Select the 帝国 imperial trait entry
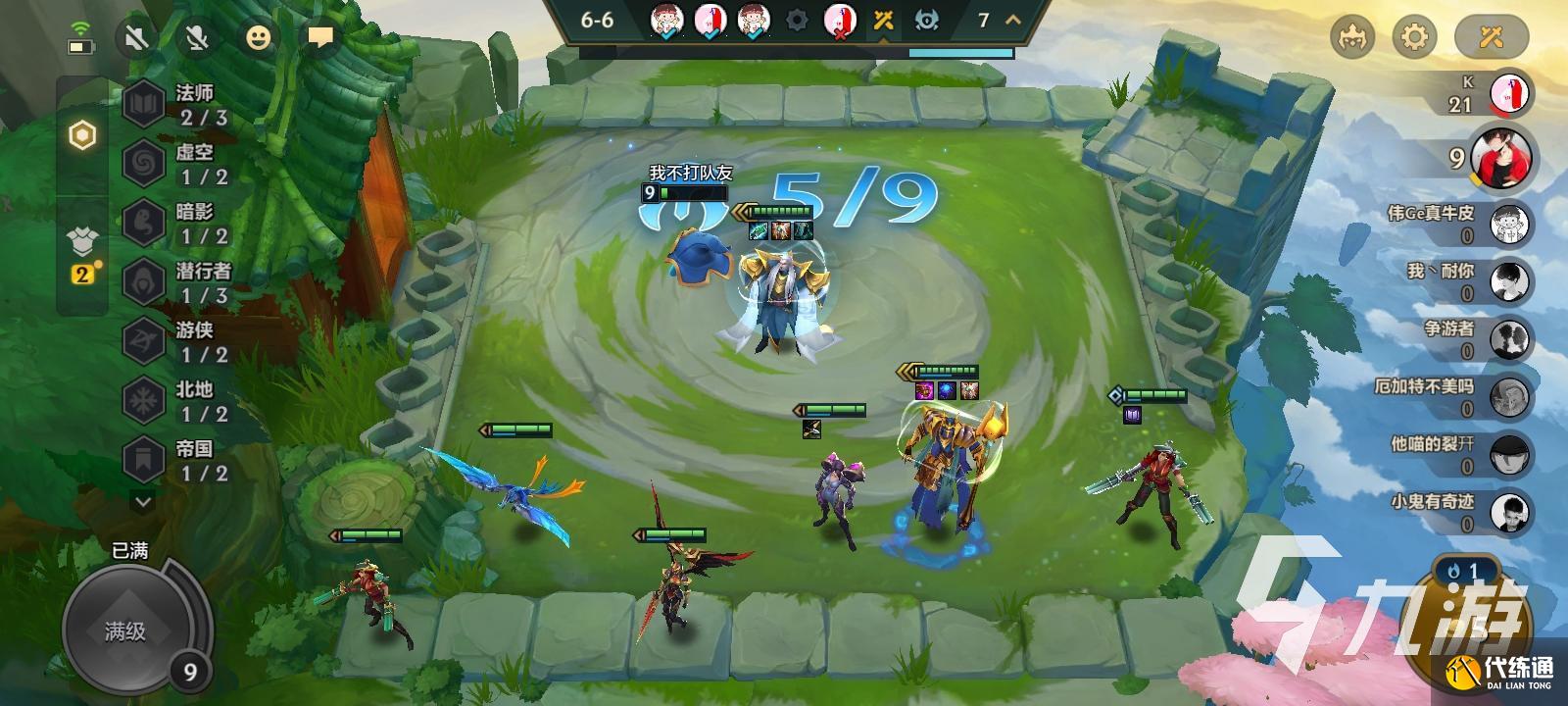 (x=176, y=460)
